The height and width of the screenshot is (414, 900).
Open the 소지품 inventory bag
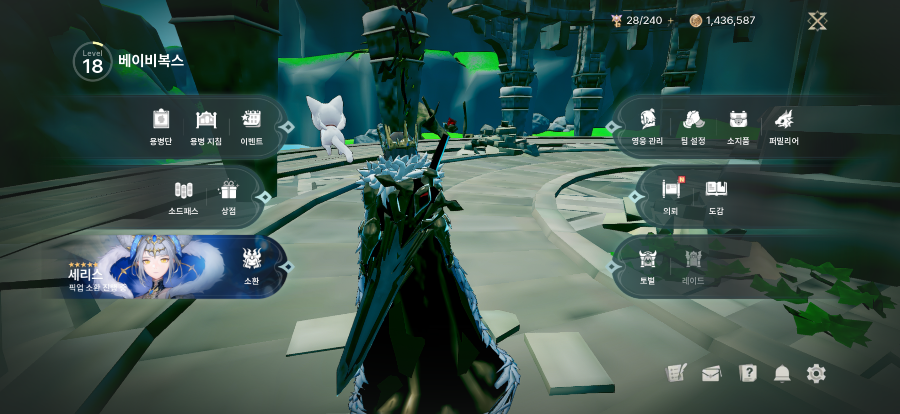click(x=738, y=126)
